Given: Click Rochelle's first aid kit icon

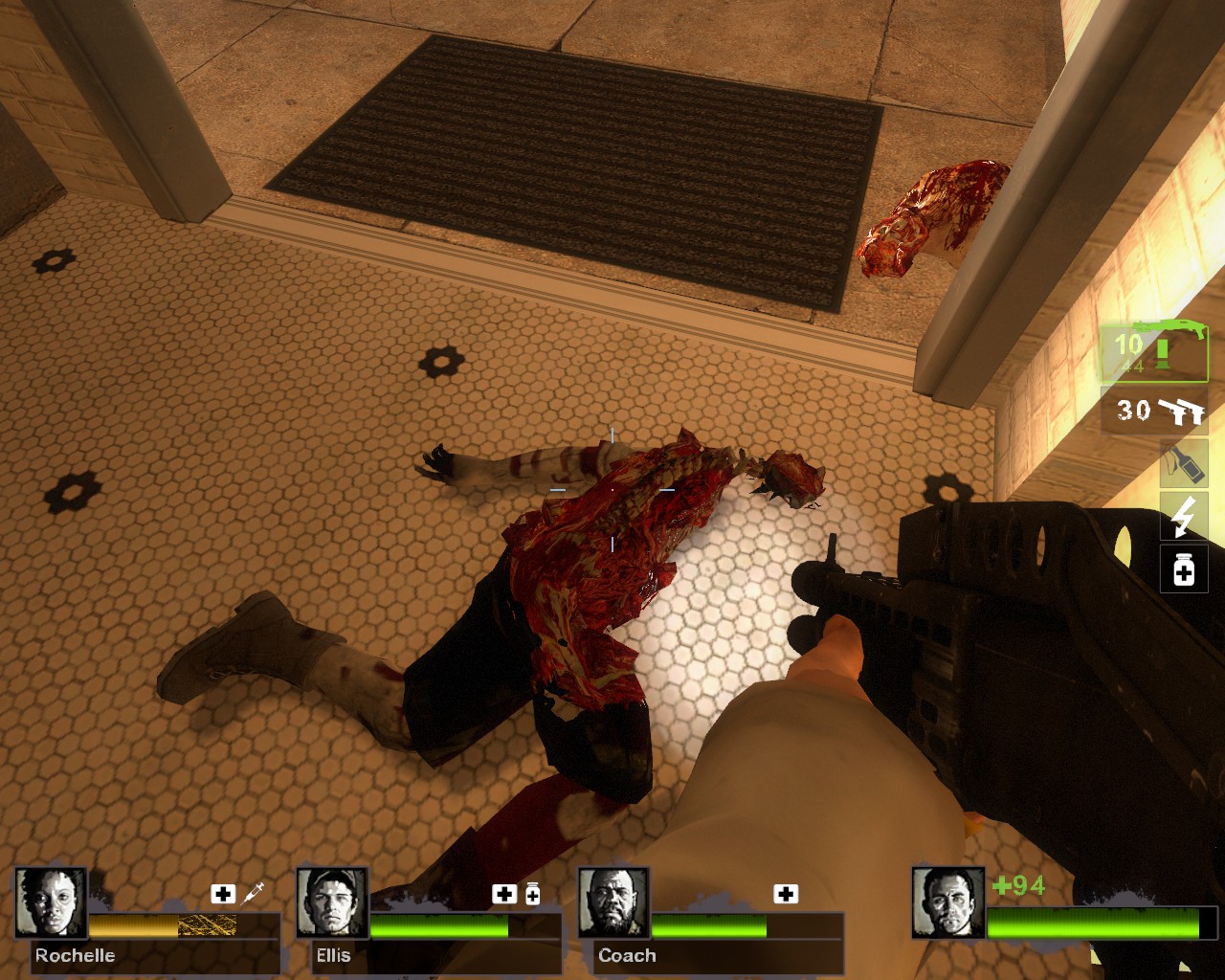Looking at the screenshot, I should click(223, 894).
